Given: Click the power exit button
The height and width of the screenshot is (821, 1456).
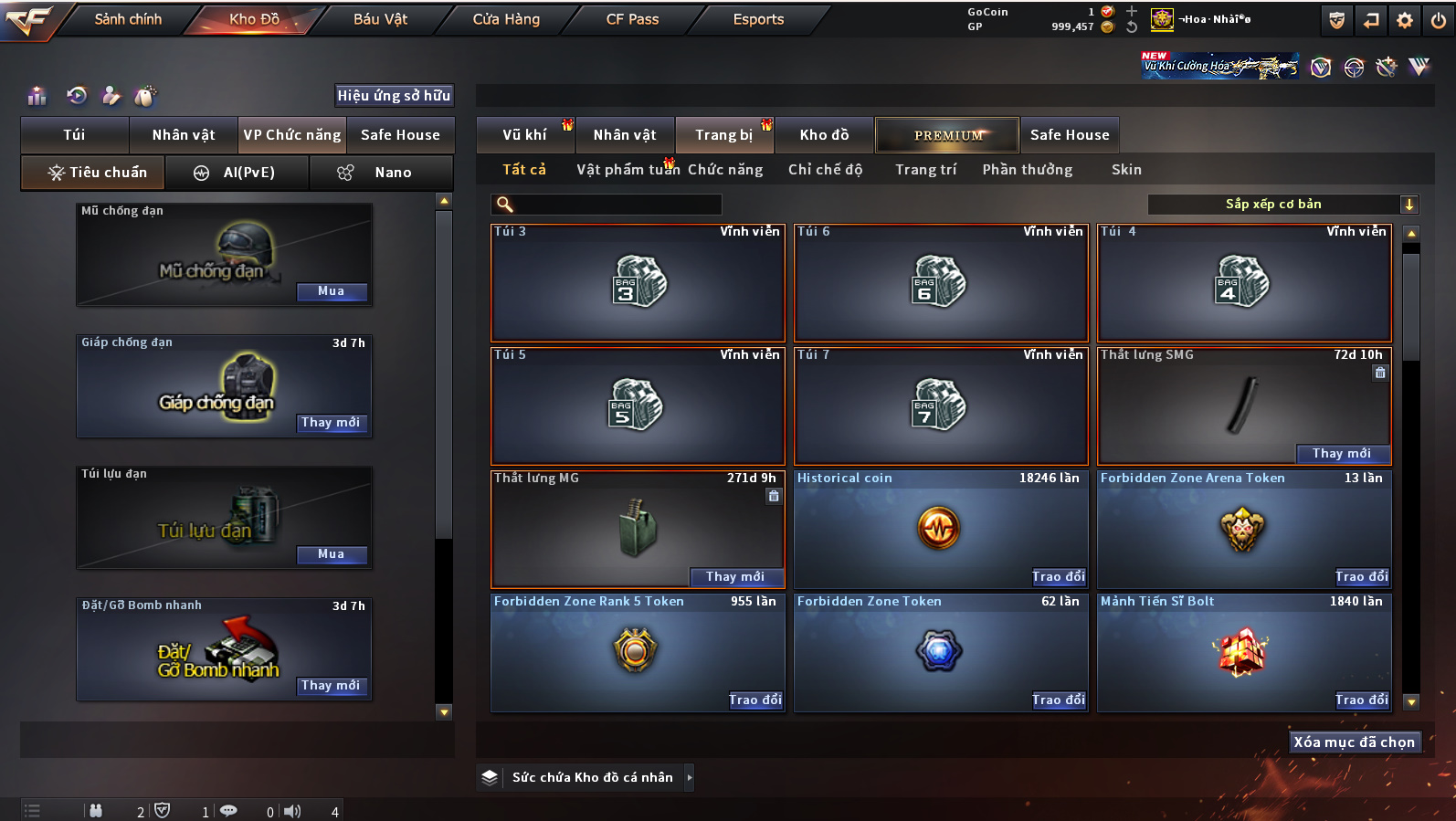Looking at the screenshot, I should click(x=1439, y=20).
